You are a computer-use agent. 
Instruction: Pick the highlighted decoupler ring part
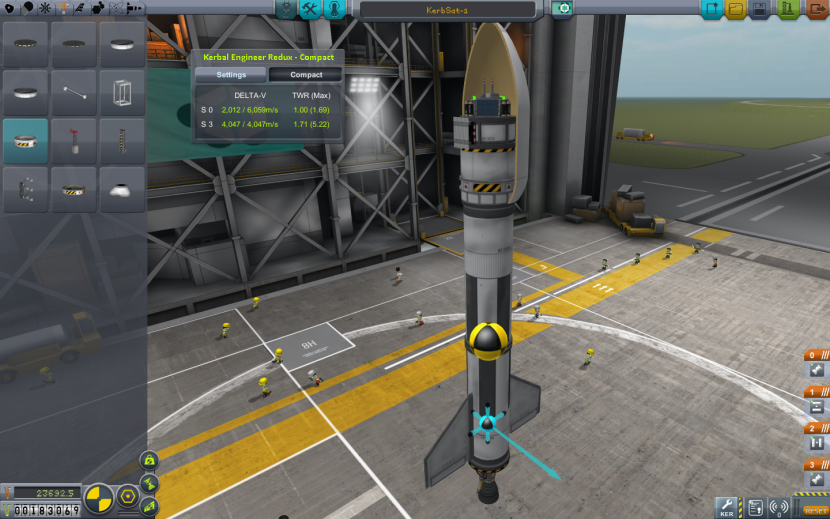click(x=25, y=140)
